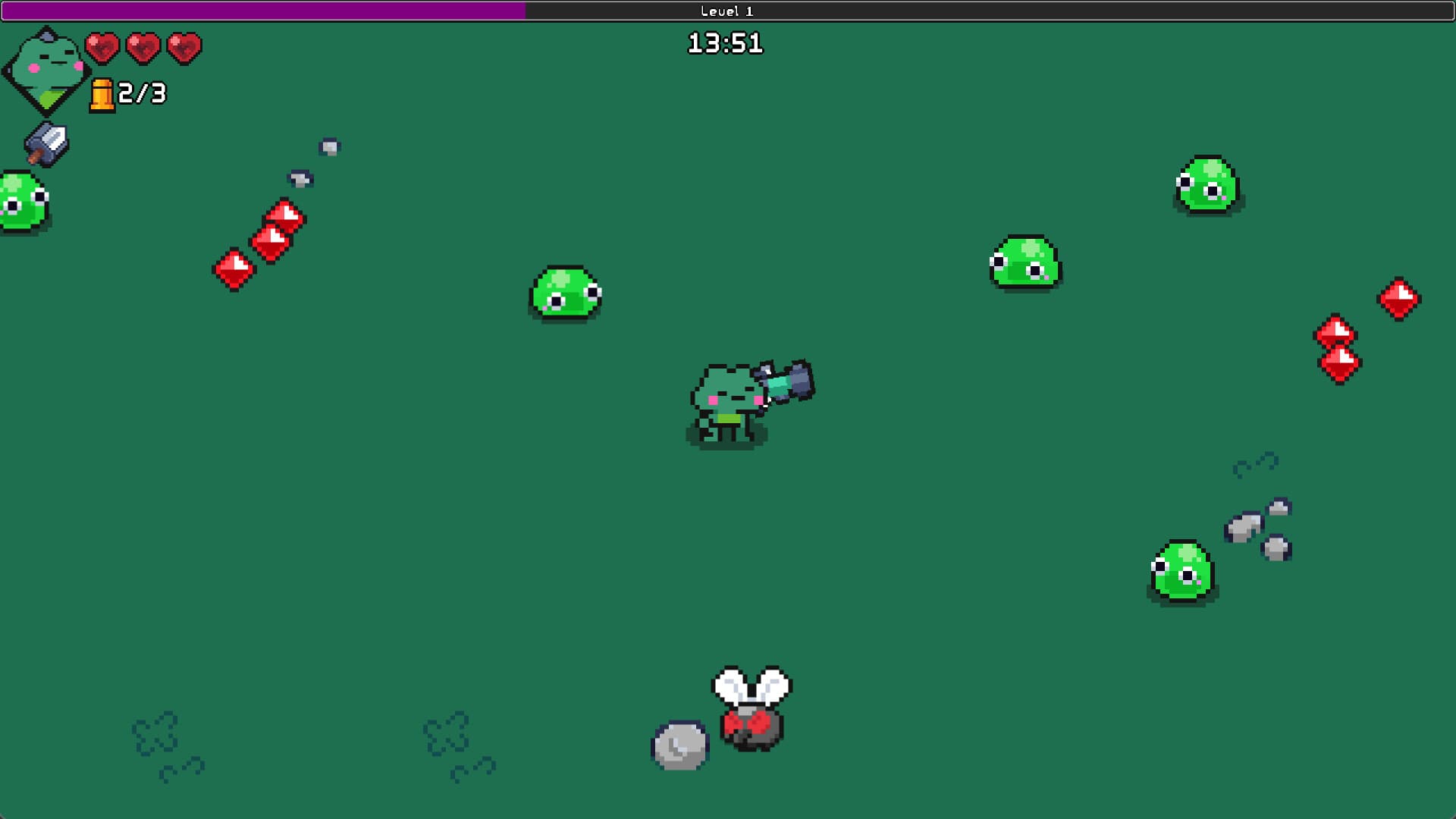Click the slime partially offscreen on the left edge
Screen dimensions: 1456x819
tap(19, 201)
